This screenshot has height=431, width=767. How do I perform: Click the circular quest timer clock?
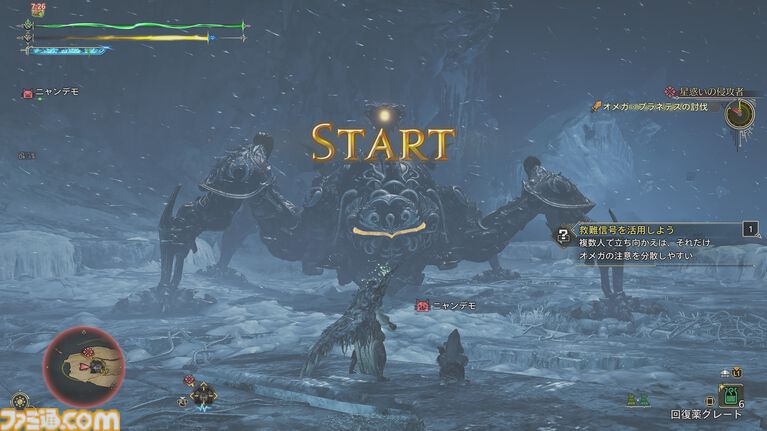[740, 112]
